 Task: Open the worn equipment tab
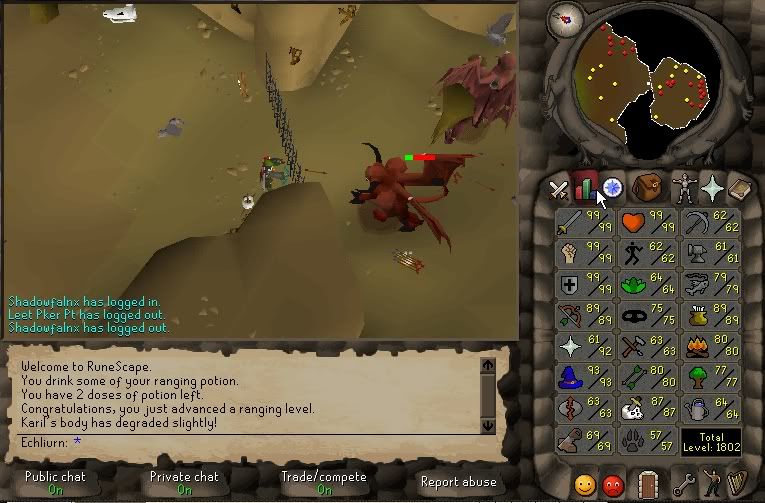click(683, 187)
